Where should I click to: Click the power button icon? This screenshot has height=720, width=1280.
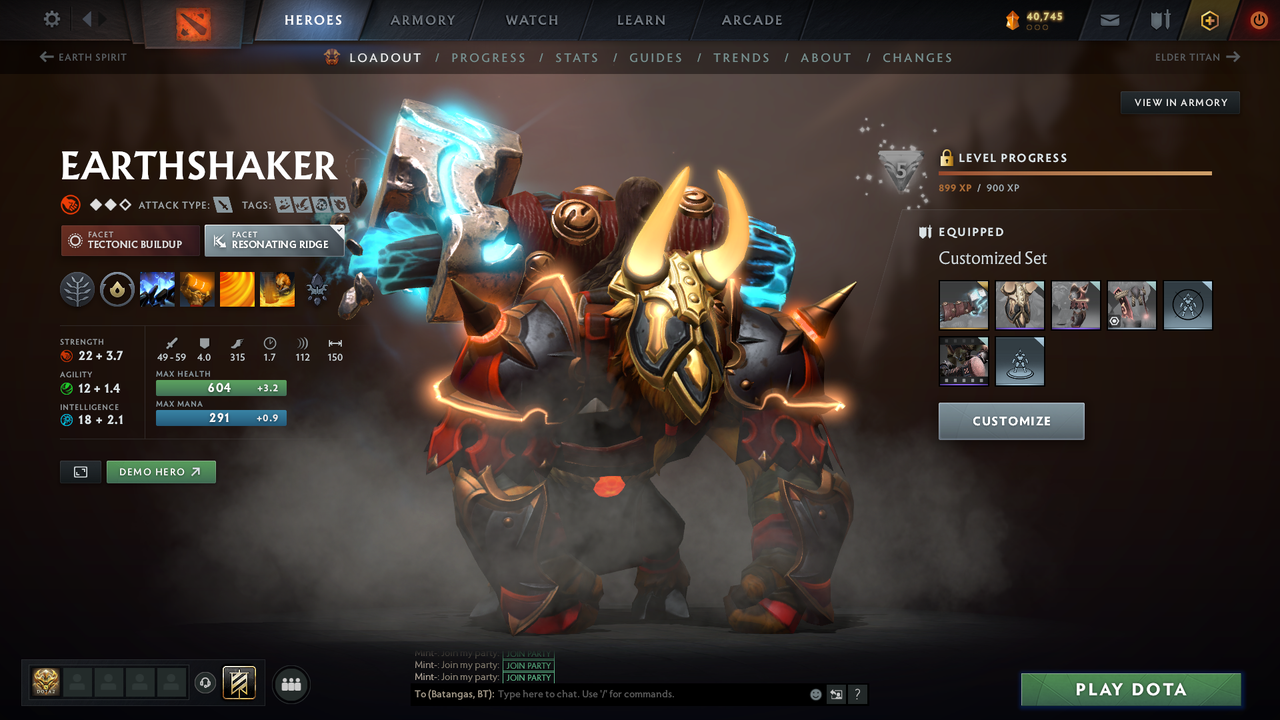(1258, 19)
